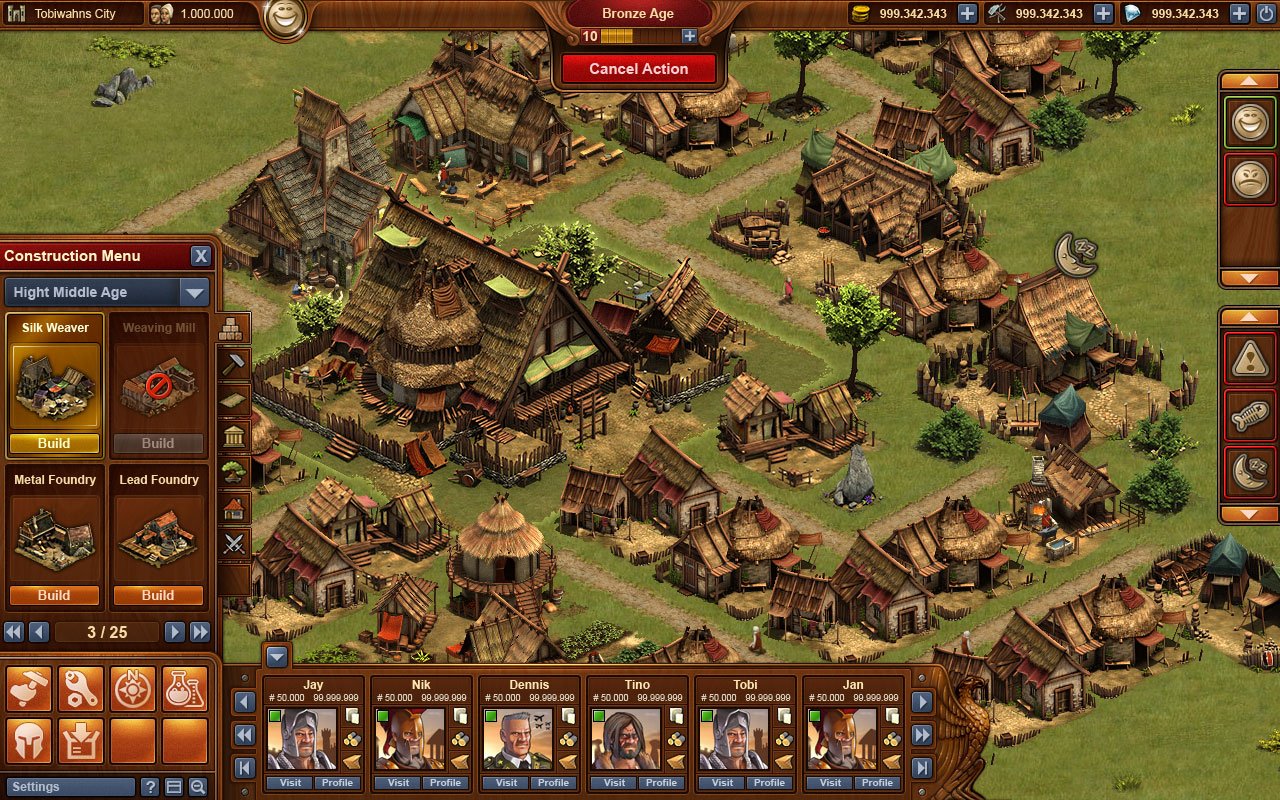Click the plus beside the forge points bar

tap(689, 36)
